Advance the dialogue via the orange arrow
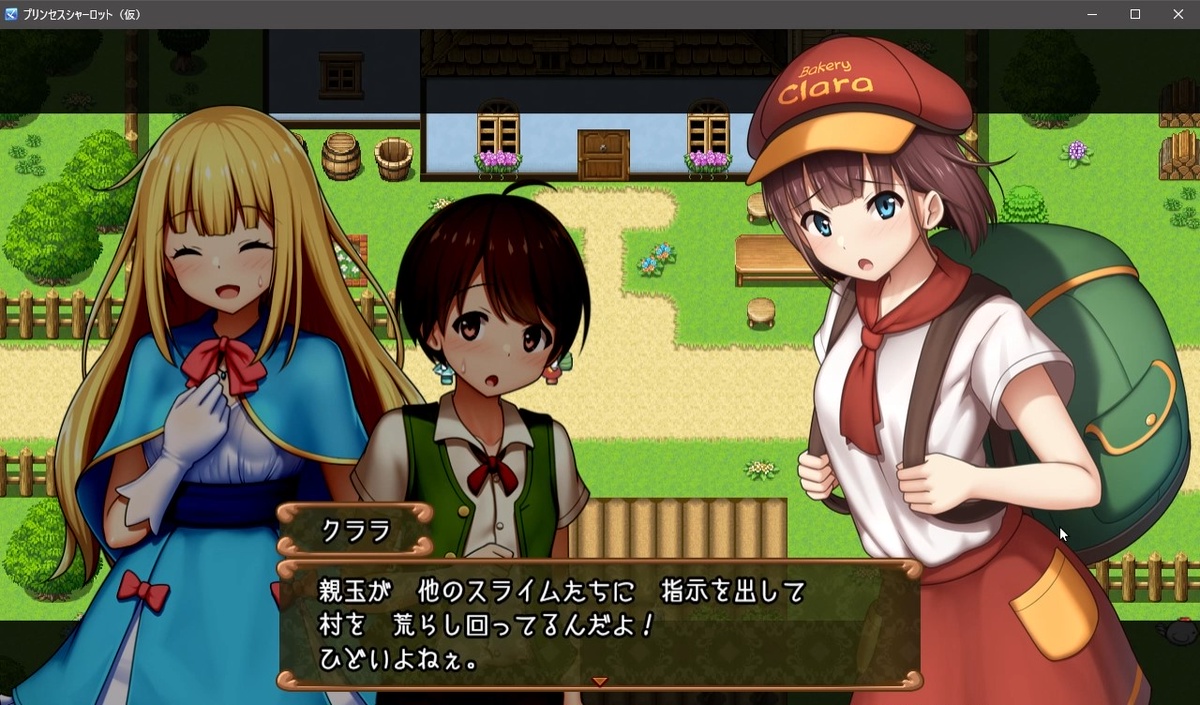Viewport: 1200px width, 705px height. click(x=600, y=681)
